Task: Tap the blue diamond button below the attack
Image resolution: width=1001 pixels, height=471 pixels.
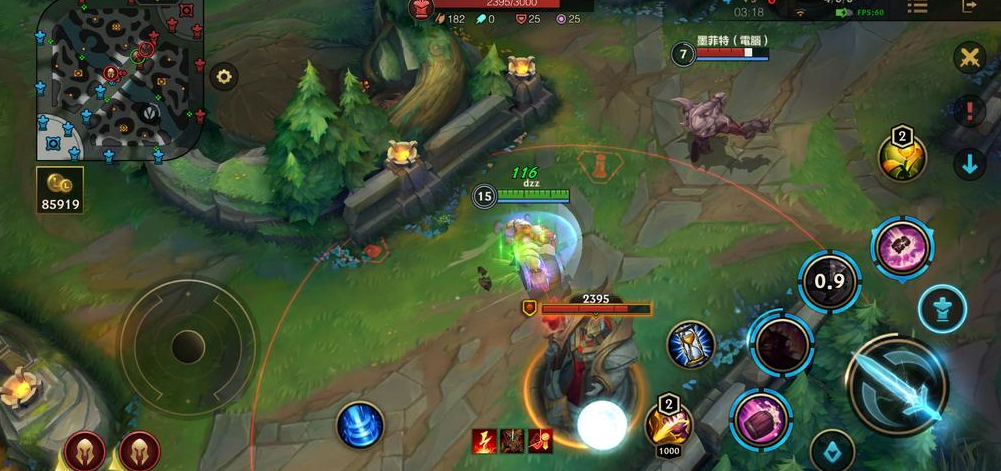Action: 831,451
